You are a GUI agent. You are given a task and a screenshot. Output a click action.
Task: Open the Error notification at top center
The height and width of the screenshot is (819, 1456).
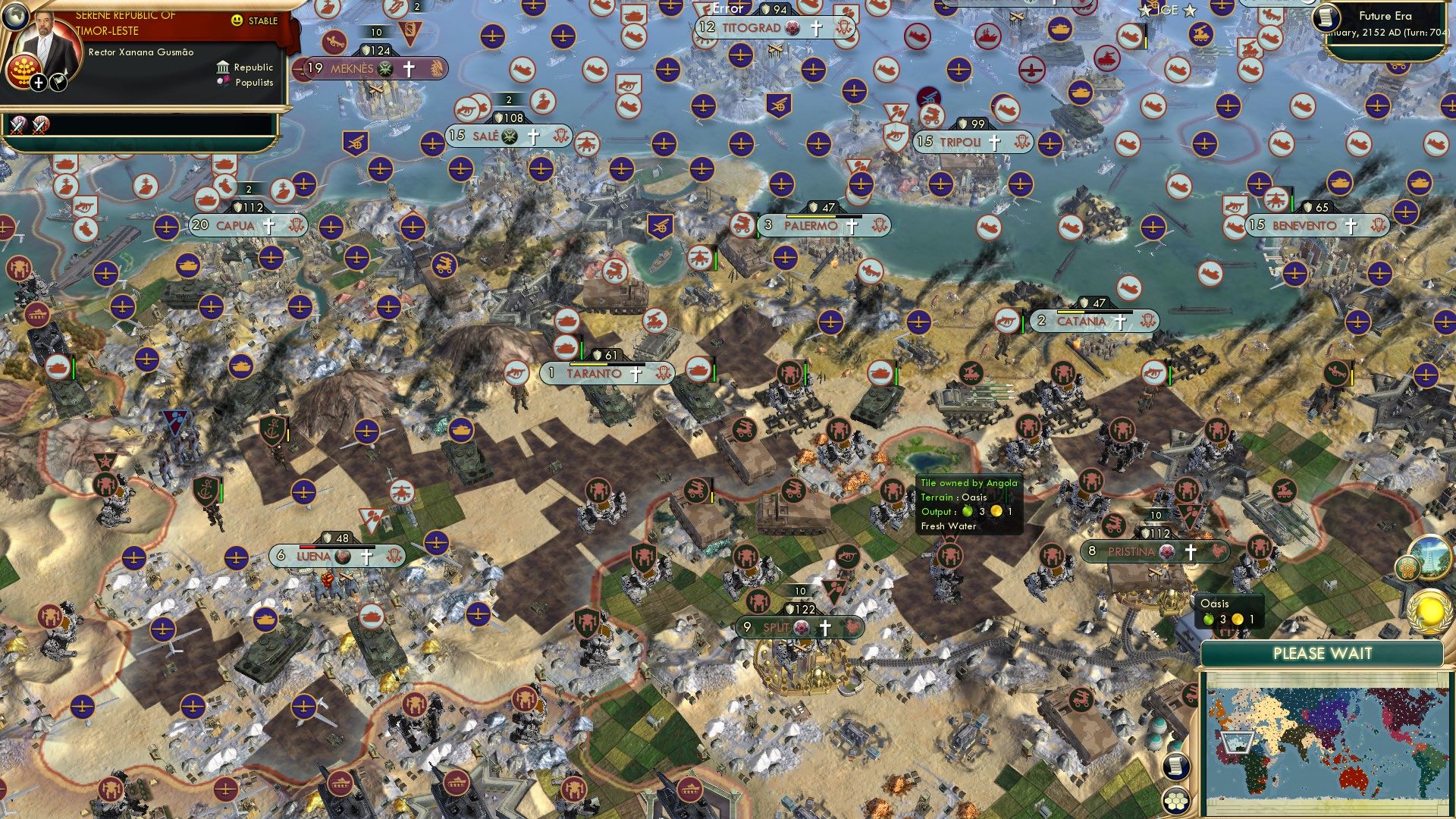(x=726, y=9)
